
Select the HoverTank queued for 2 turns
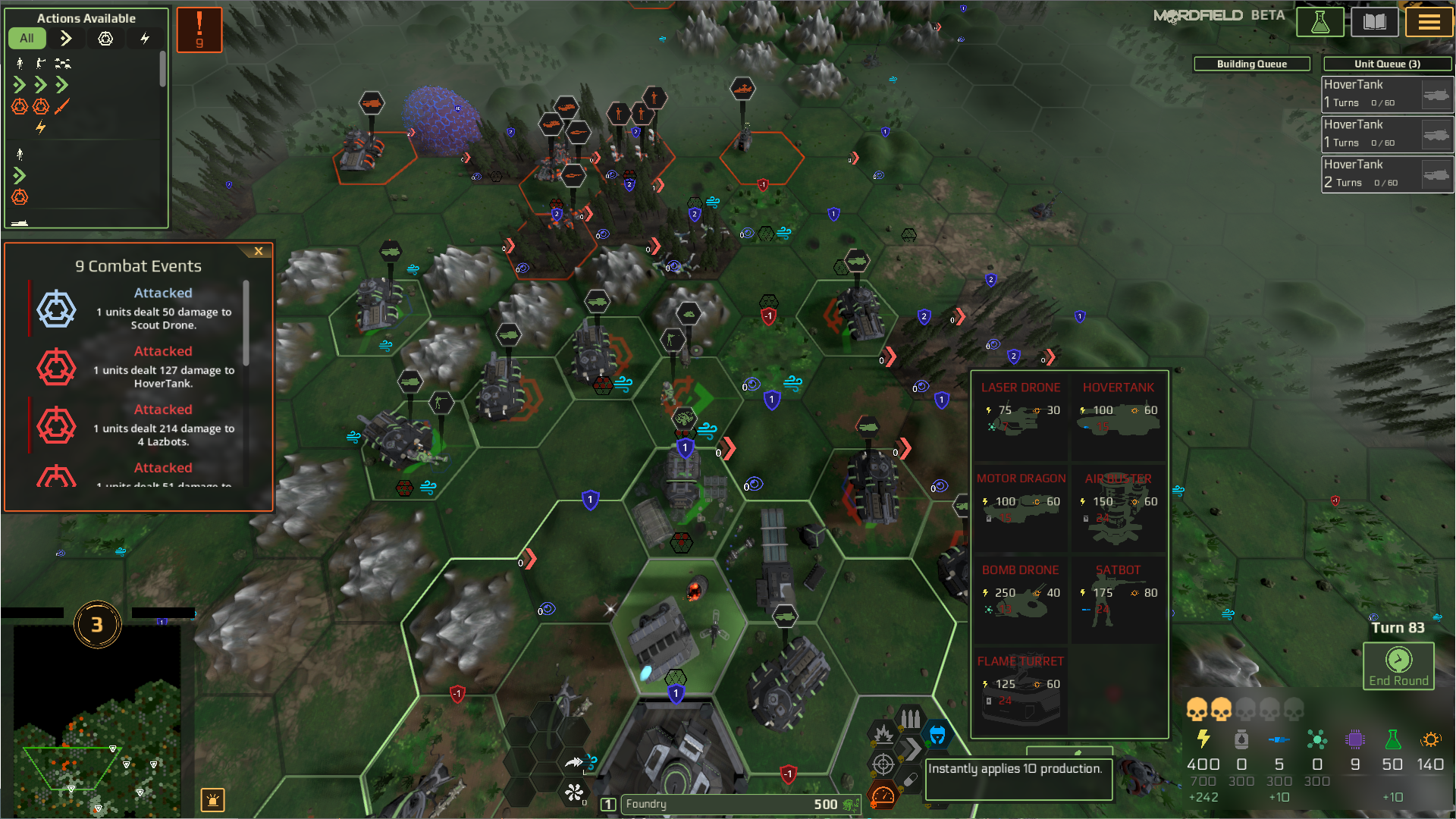1387,174
